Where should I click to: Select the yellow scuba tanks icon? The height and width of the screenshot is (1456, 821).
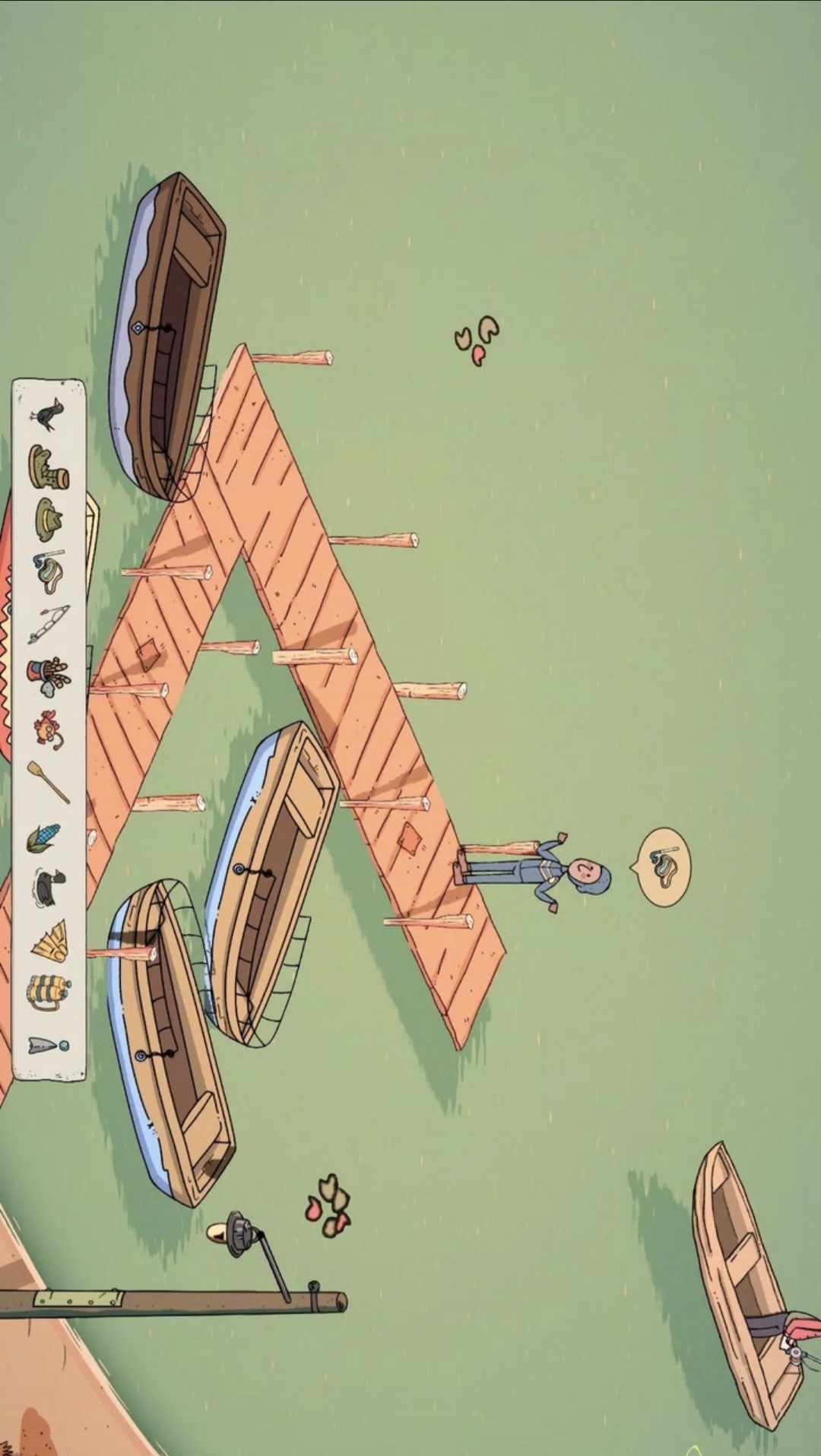pos(49,992)
